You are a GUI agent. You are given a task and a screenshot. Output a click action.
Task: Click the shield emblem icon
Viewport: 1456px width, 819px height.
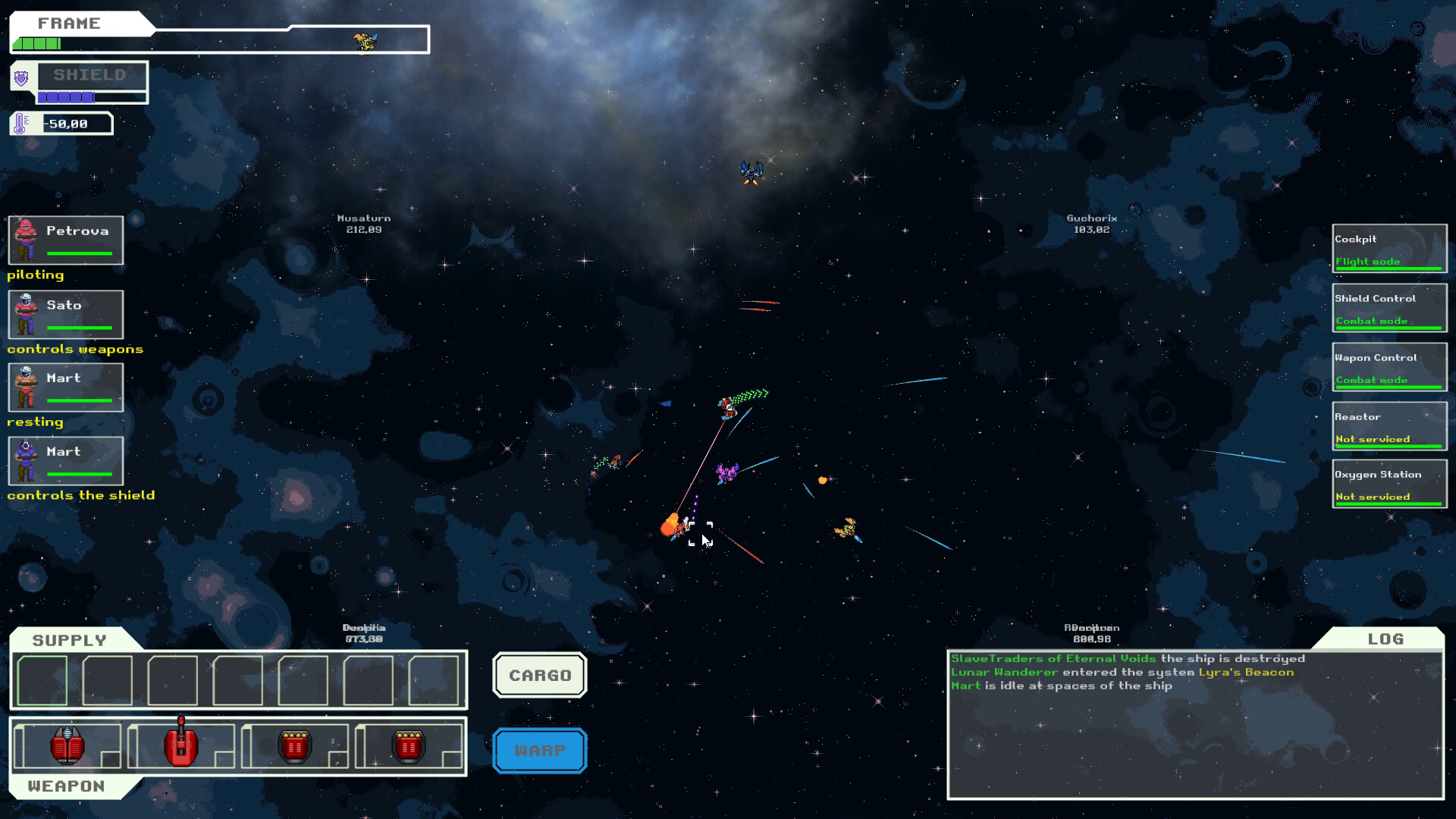[22, 77]
